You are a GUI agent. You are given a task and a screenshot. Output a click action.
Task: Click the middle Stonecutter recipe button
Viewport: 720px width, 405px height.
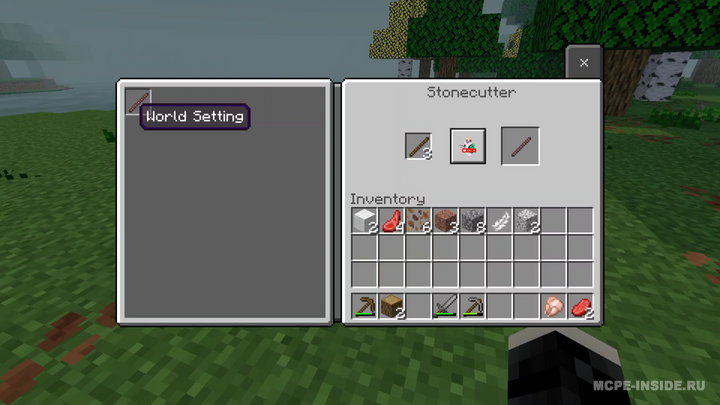point(467,146)
